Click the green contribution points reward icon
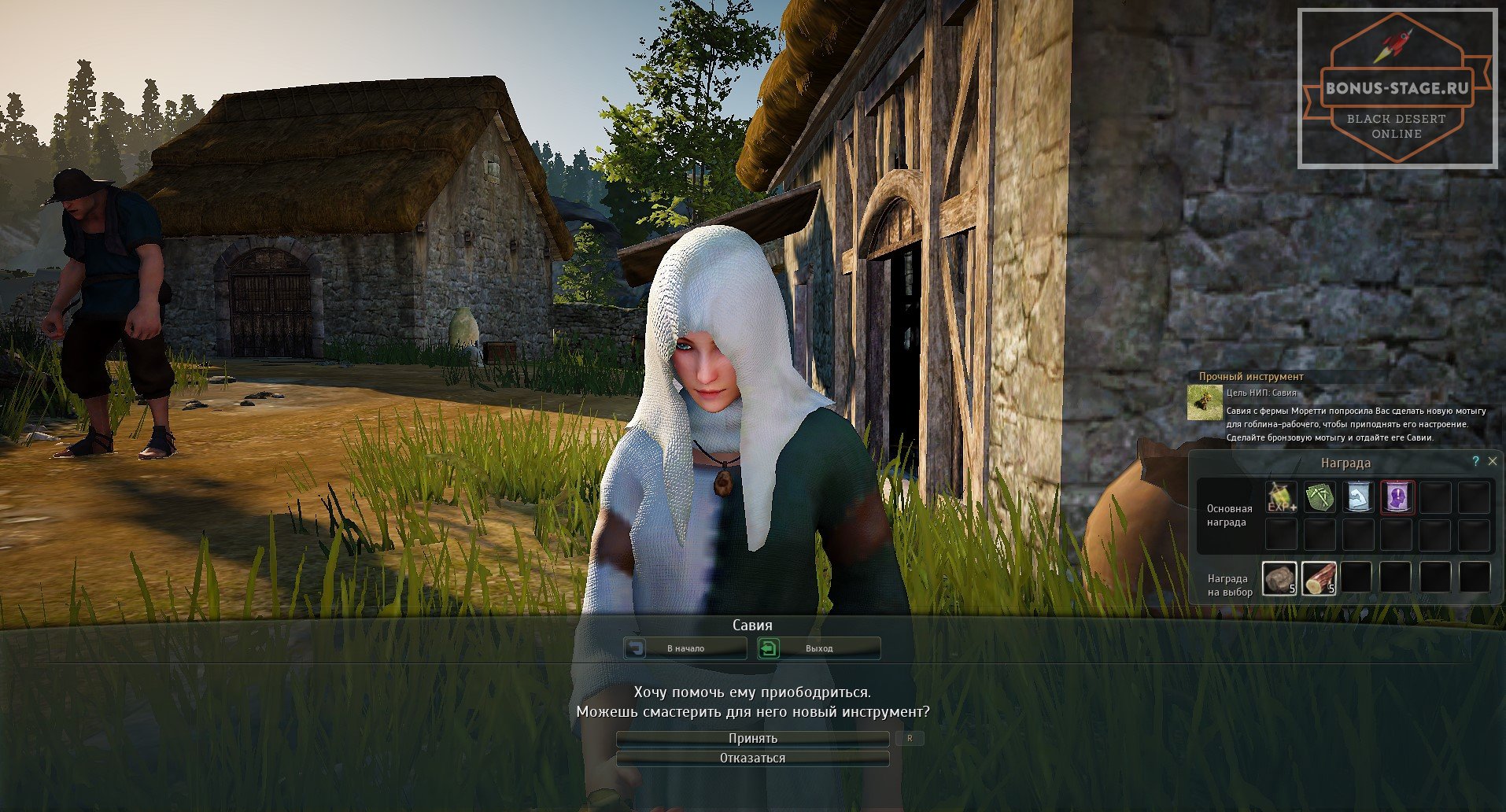Screen dimensions: 1506x812 pos(1319,496)
